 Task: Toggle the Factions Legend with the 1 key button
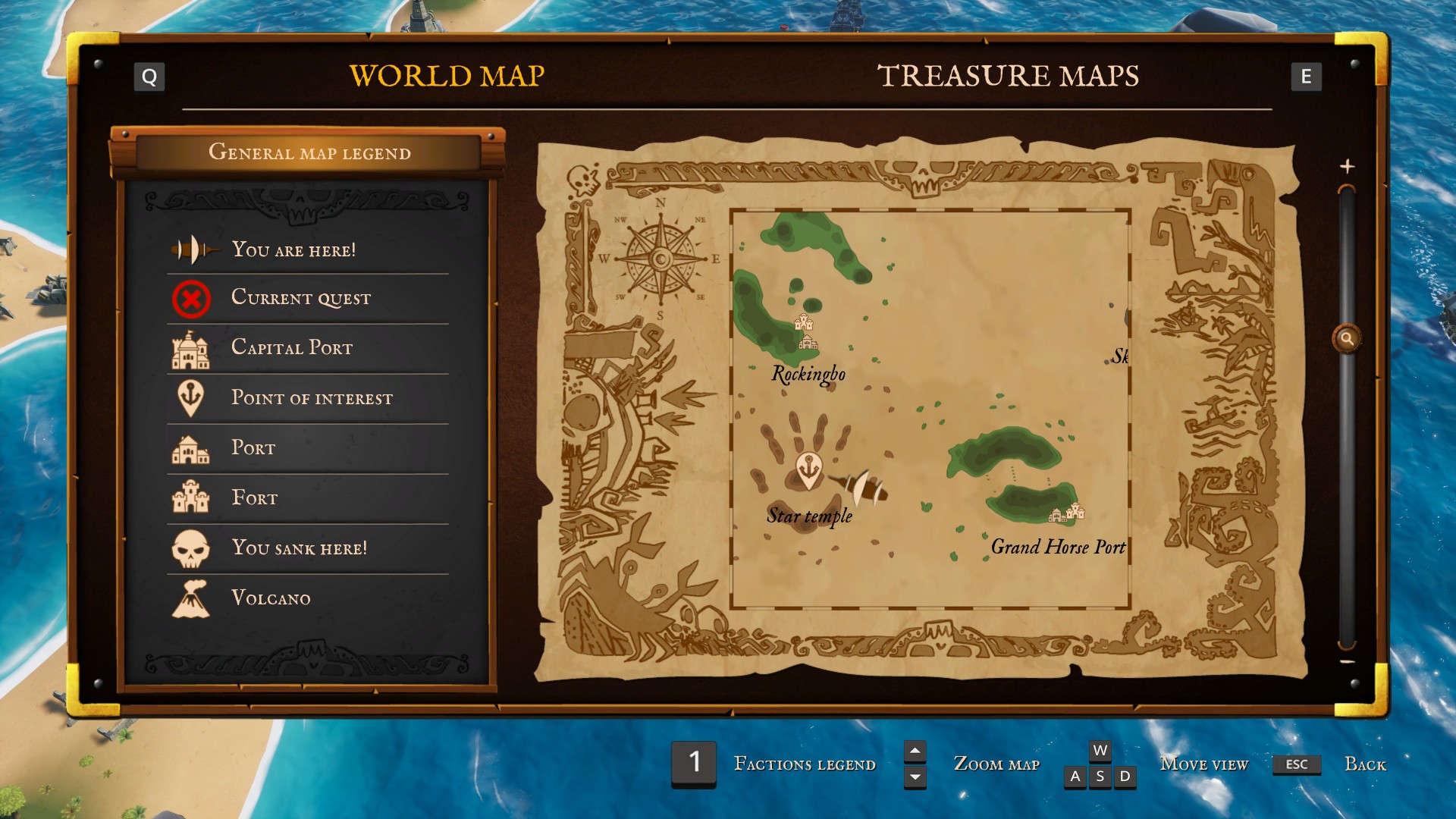click(x=693, y=764)
